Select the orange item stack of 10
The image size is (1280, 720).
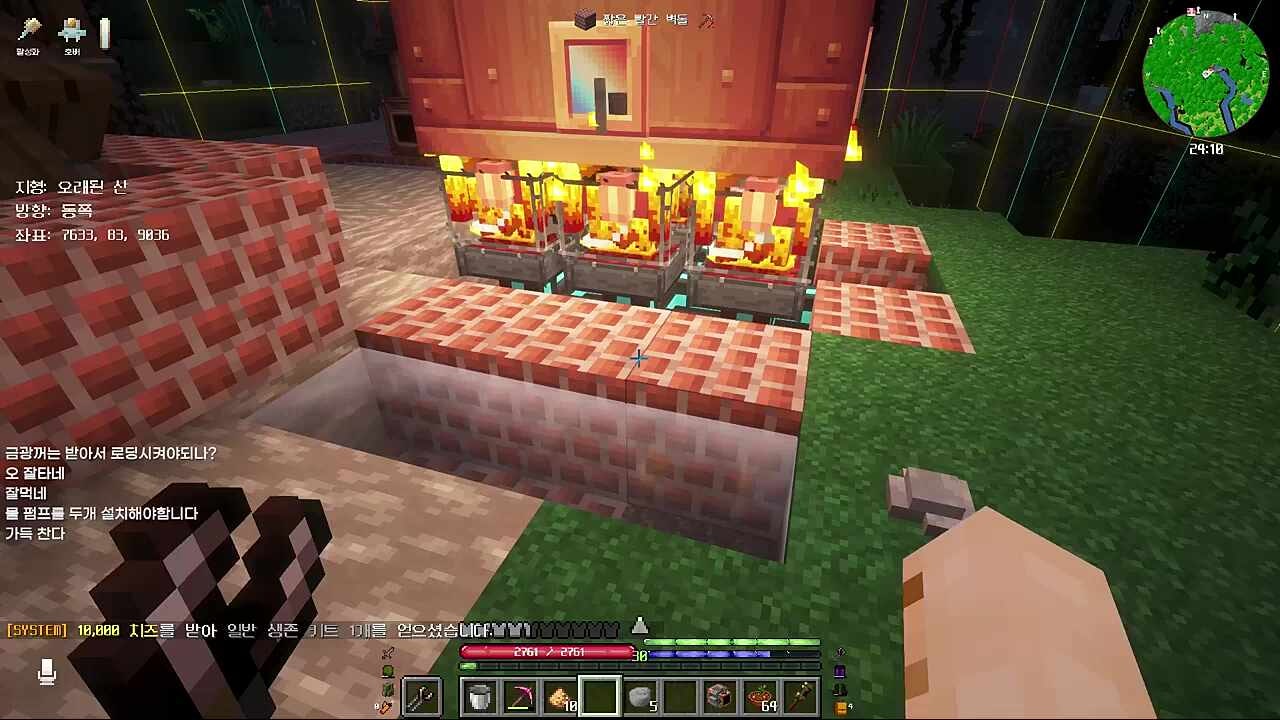[x=560, y=697]
